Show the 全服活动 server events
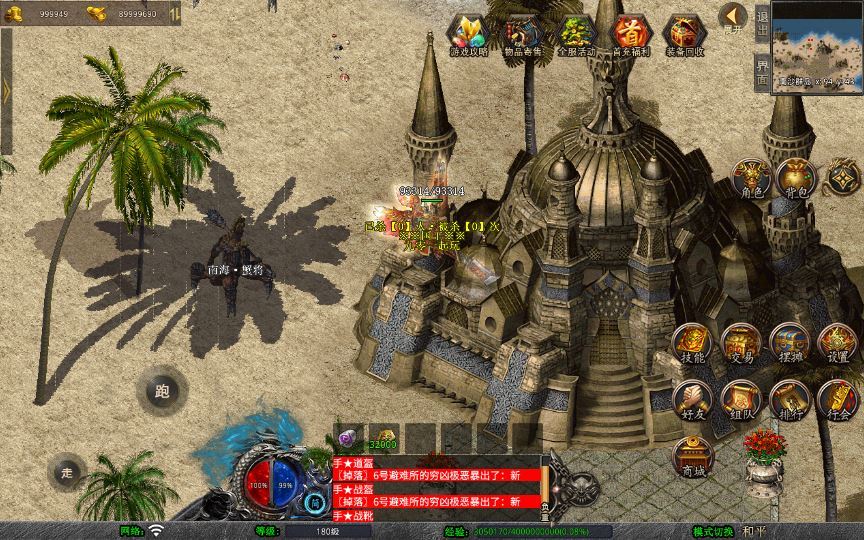The width and height of the screenshot is (864, 540). [x=577, y=34]
